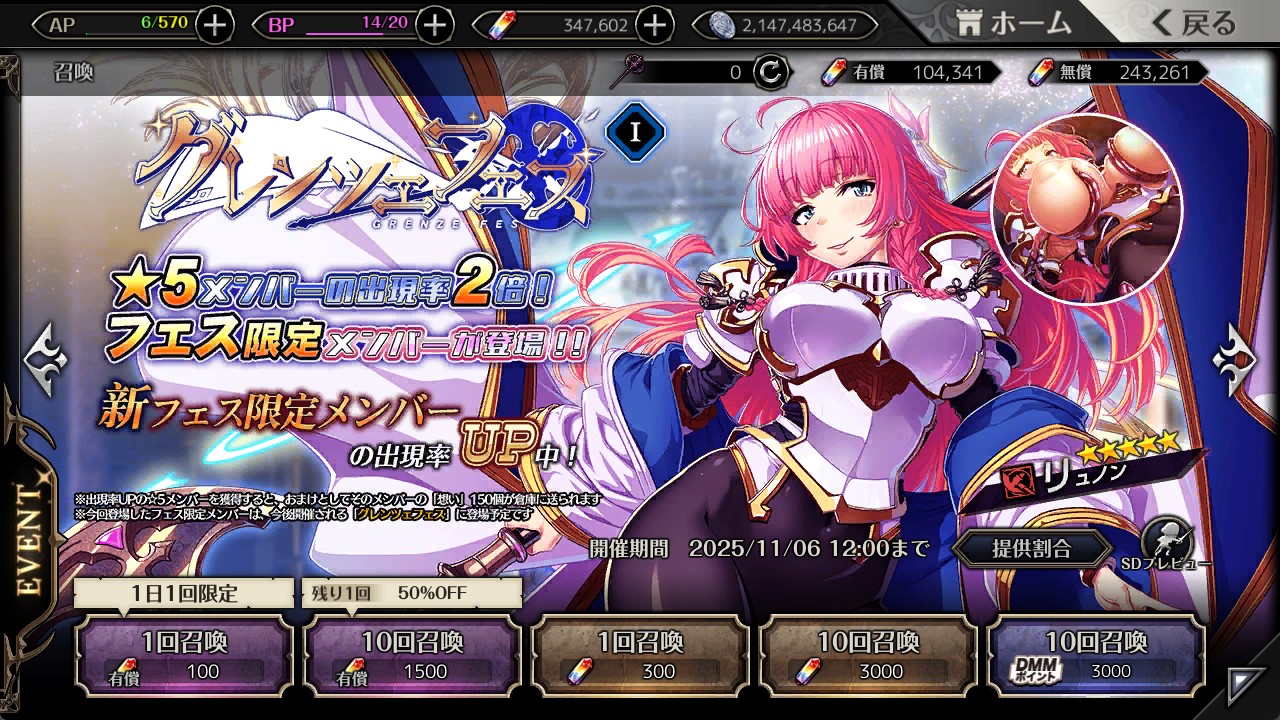
Task: Refill BP using its plus button
Action: click(434, 25)
